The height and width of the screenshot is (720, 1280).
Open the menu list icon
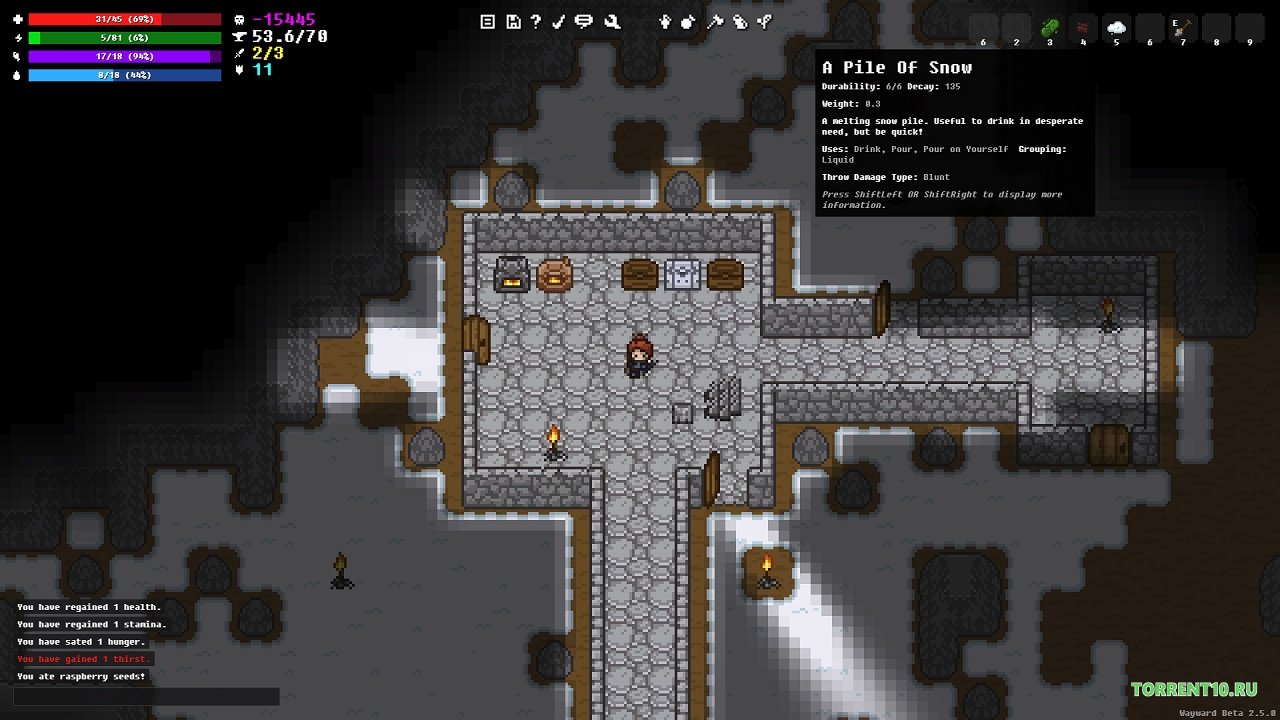pos(488,21)
